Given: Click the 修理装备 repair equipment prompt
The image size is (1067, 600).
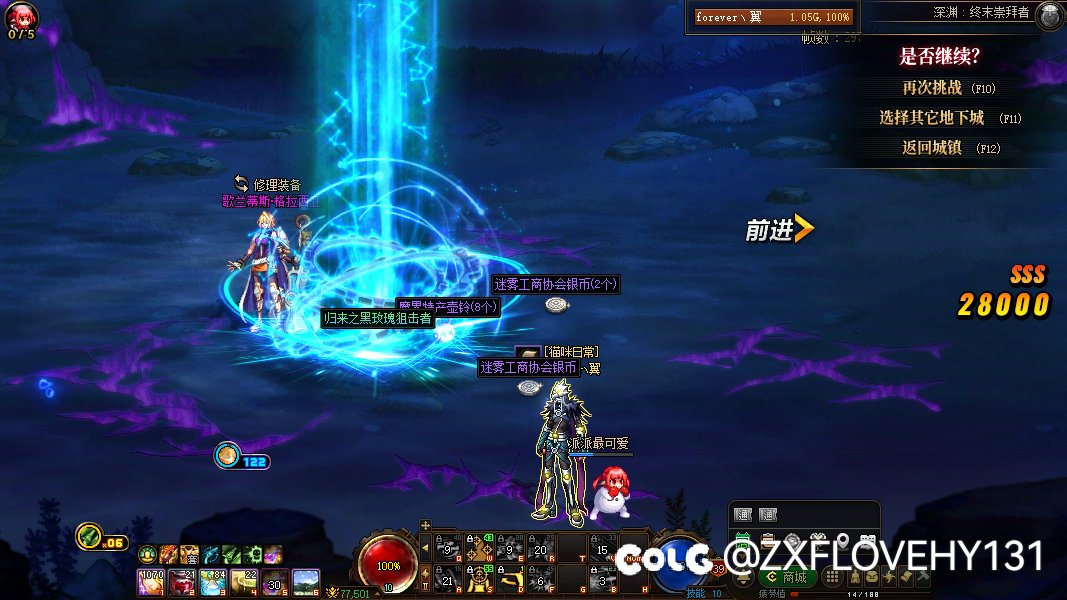Looking at the screenshot, I should coord(267,184).
